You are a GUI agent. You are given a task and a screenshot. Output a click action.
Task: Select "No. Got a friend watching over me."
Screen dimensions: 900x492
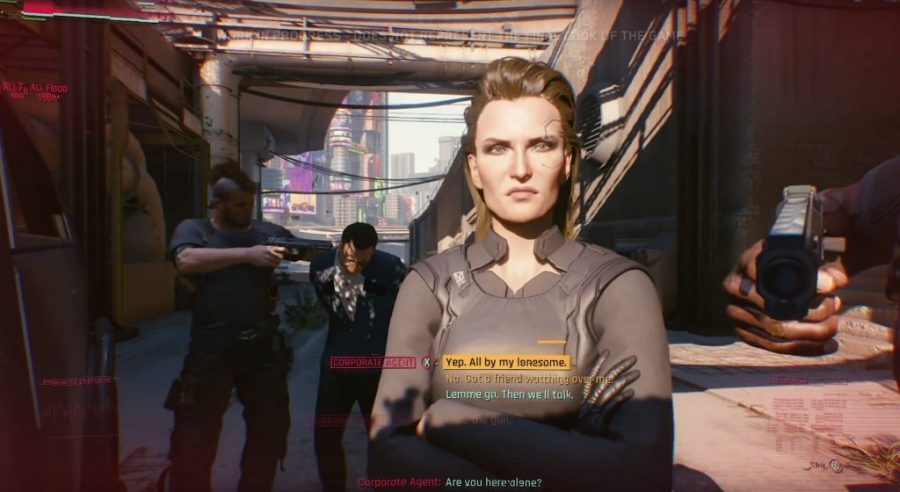pyautogui.click(x=527, y=379)
